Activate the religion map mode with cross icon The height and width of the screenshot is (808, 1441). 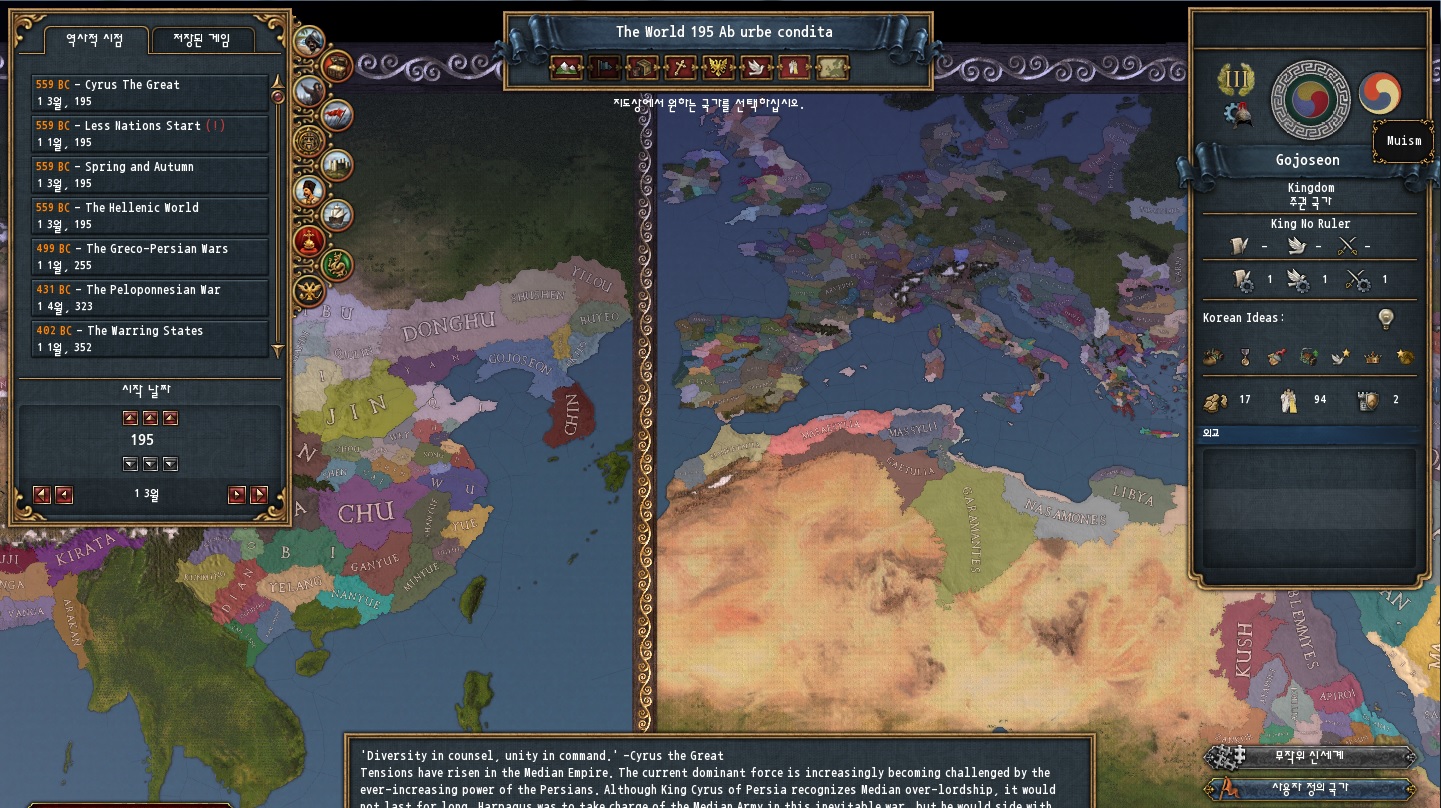point(680,68)
